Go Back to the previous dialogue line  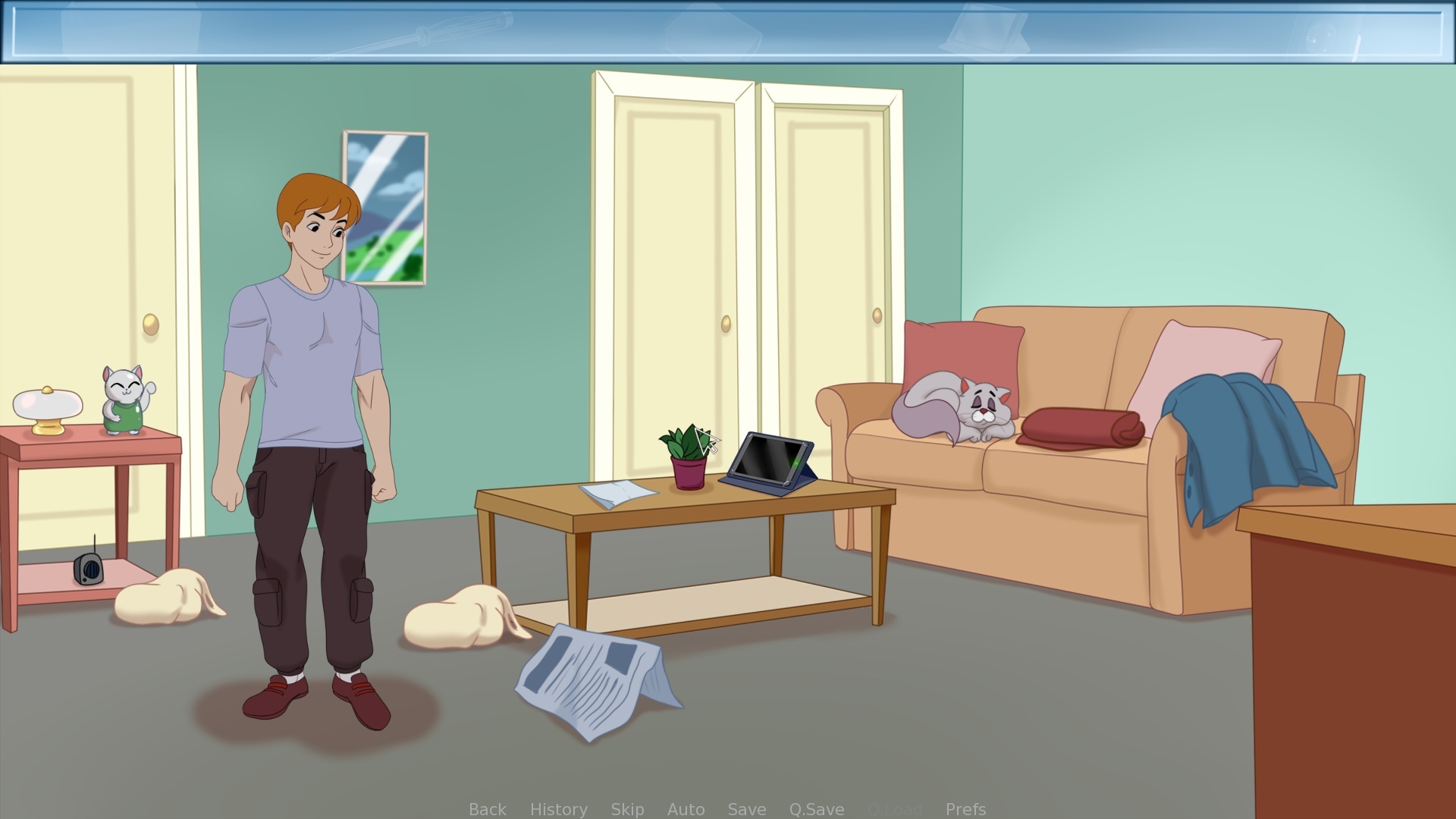click(488, 809)
